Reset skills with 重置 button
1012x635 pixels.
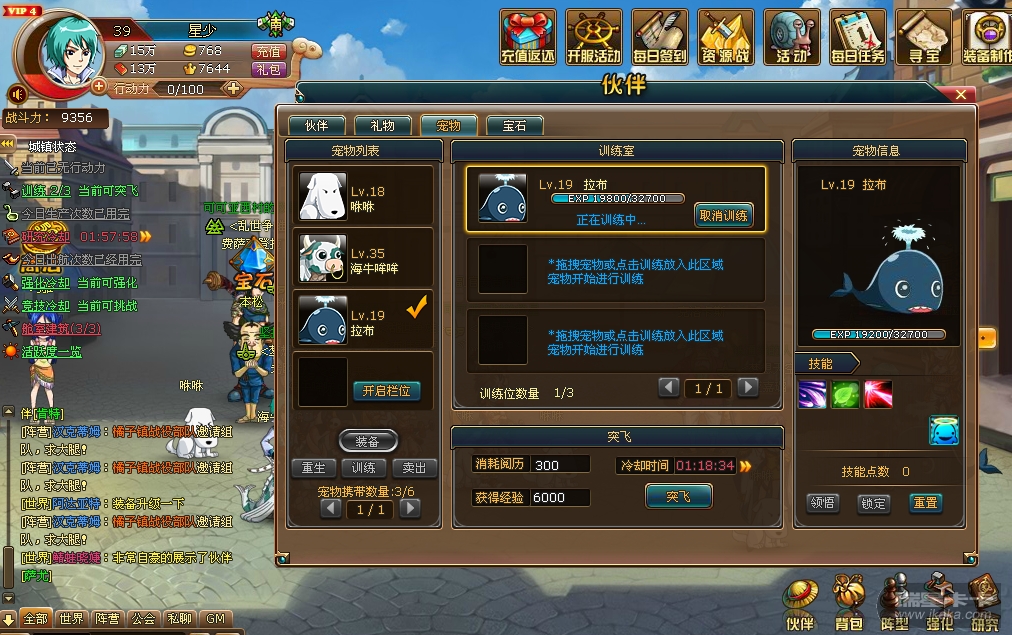[x=925, y=503]
